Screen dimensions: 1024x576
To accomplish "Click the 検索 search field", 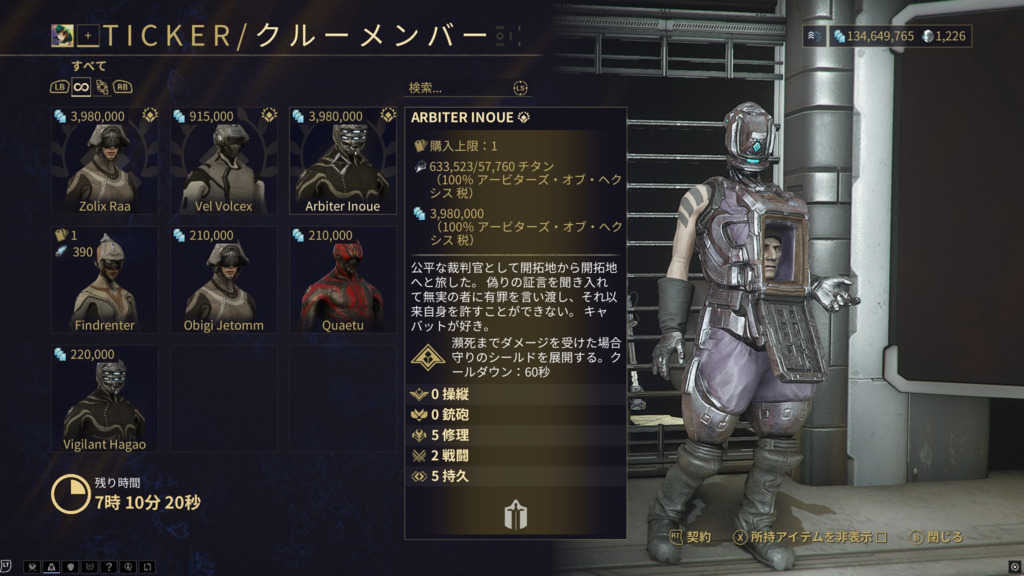I will (462, 88).
